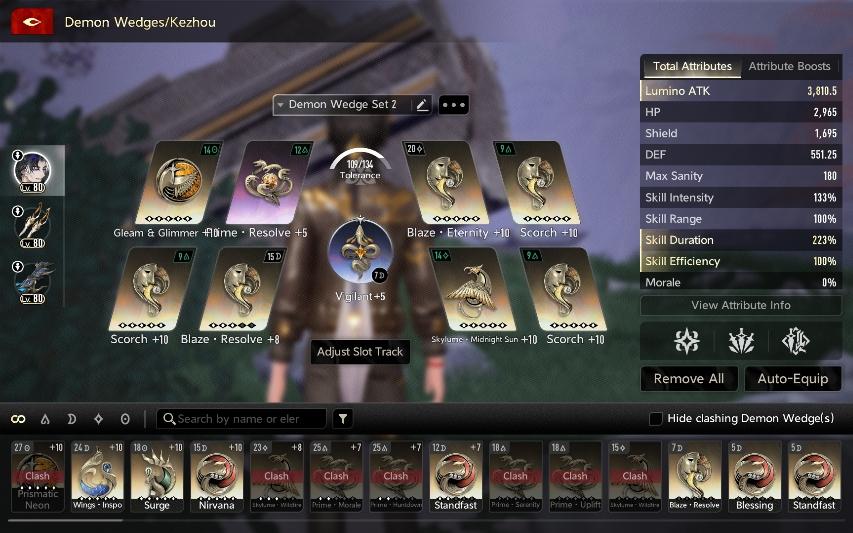This screenshot has height=533, width=853.
Task: Pick the Nirvana wedge from inventory
Action: click(216, 476)
